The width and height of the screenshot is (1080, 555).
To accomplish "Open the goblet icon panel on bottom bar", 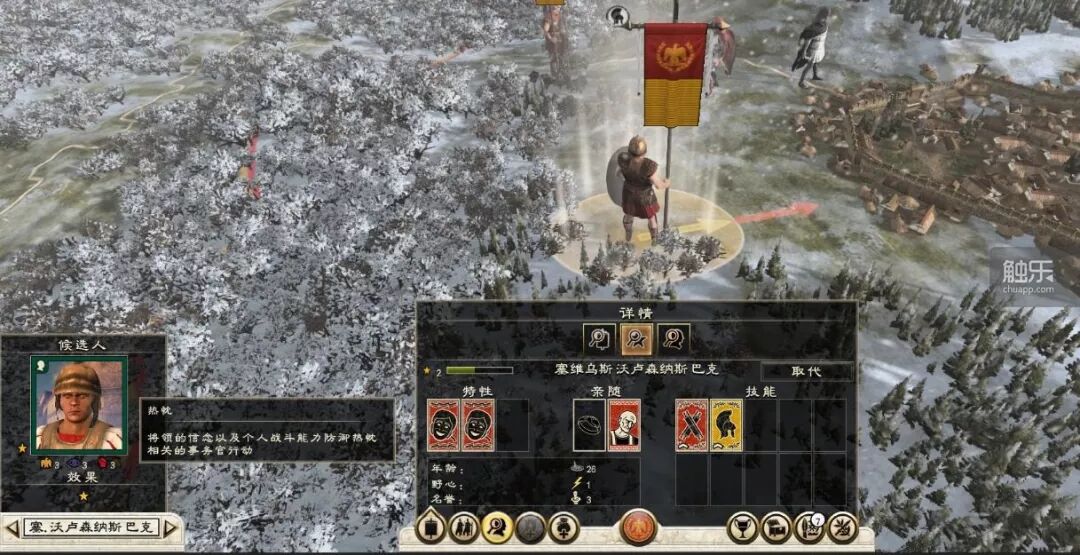I will coord(742,526).
